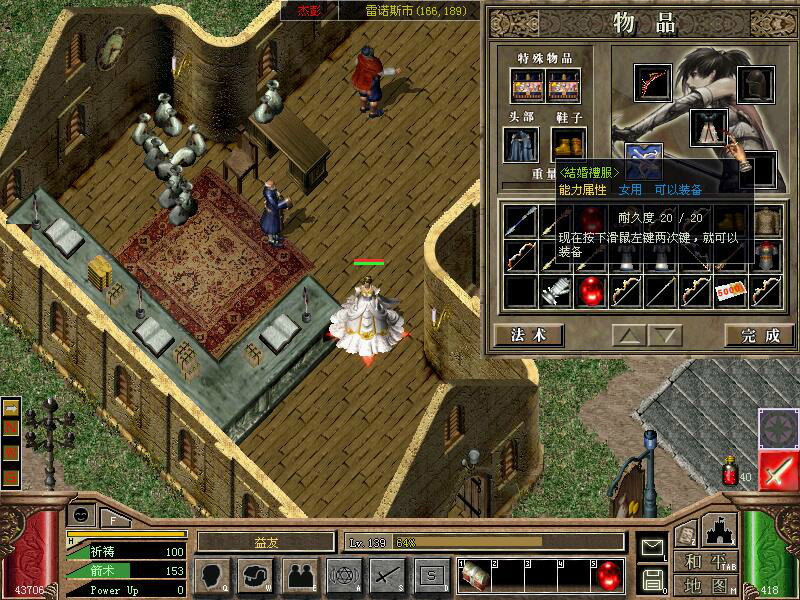Screen dimensions: 800x600
Task: Use the wrapped package in hotbar slot 1
Action: (473, 576)
